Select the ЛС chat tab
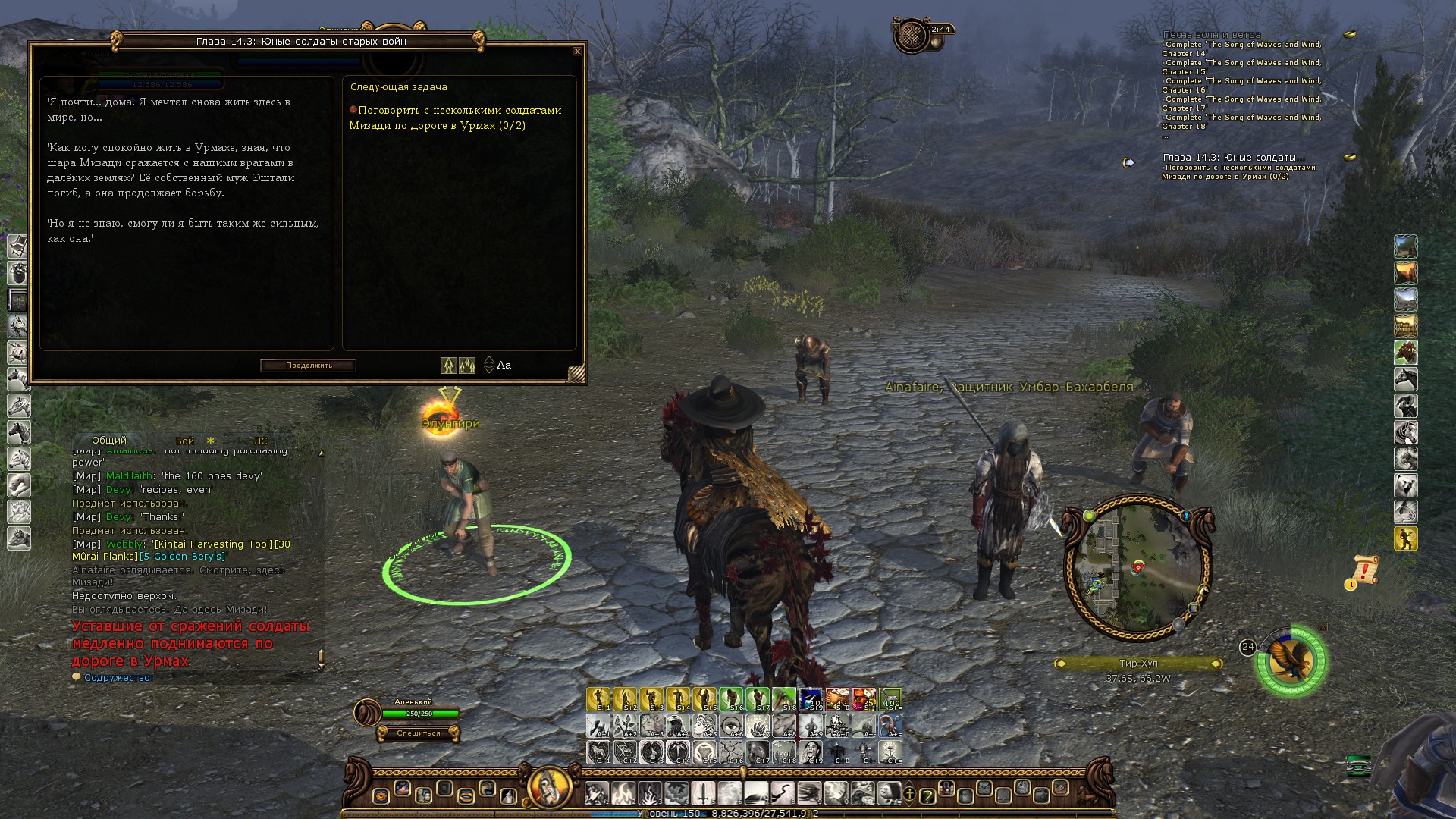Screen dimensions: 1456x819 pos(260,441)
